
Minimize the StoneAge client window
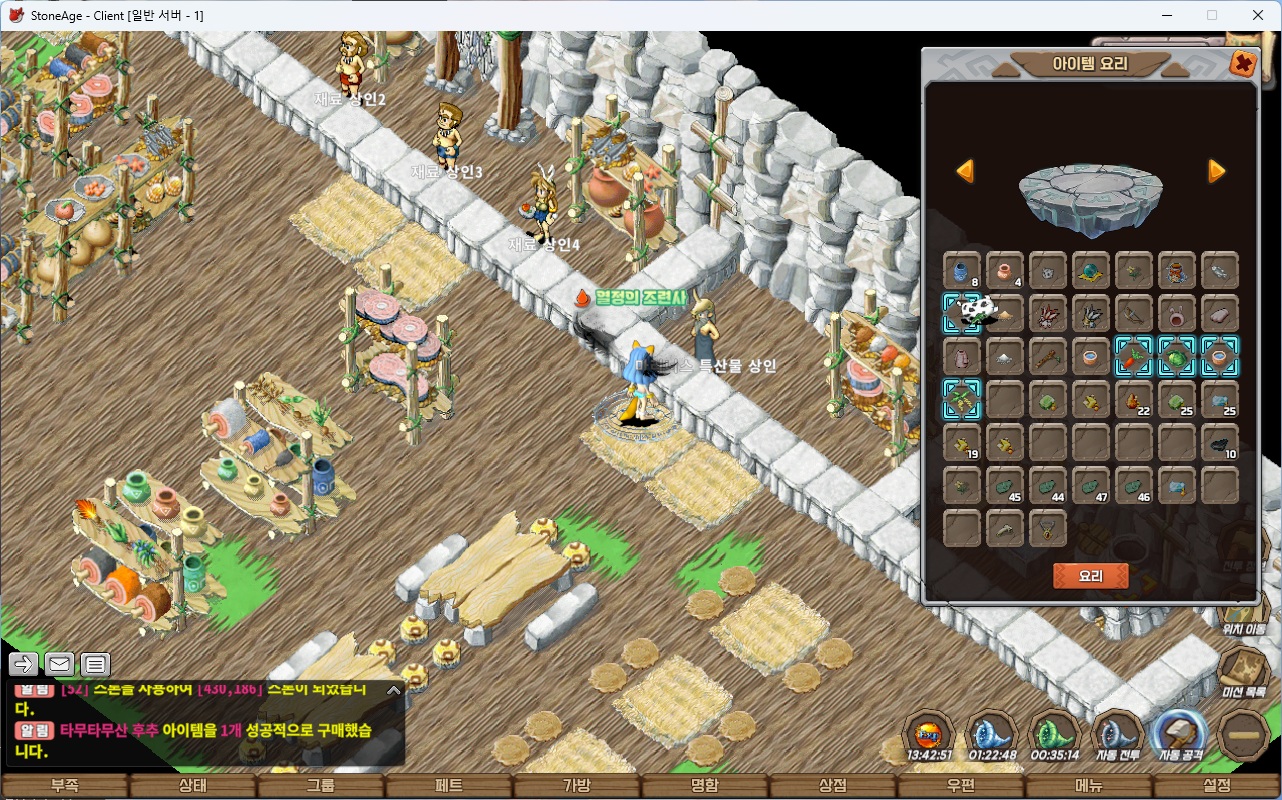(x=1165, y=15)
